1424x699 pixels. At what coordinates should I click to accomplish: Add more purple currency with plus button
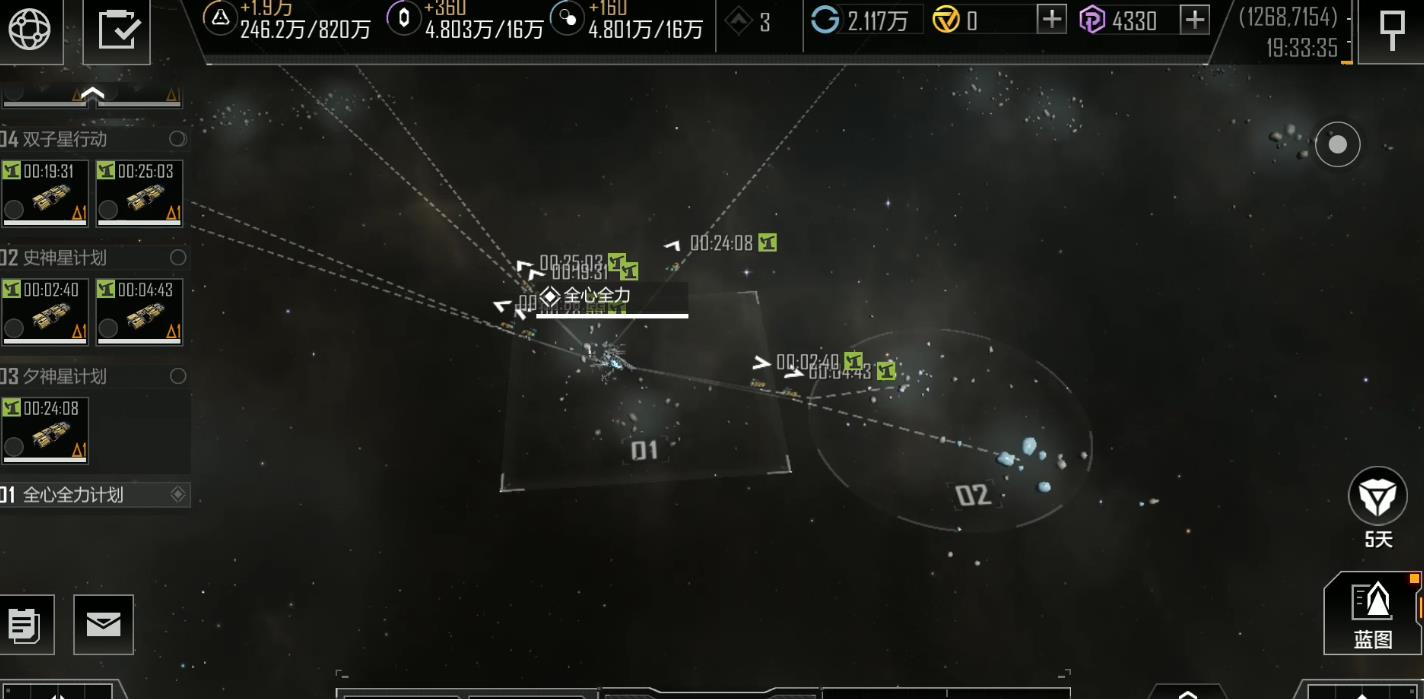pyautogui.click(x=1195, y=19)
